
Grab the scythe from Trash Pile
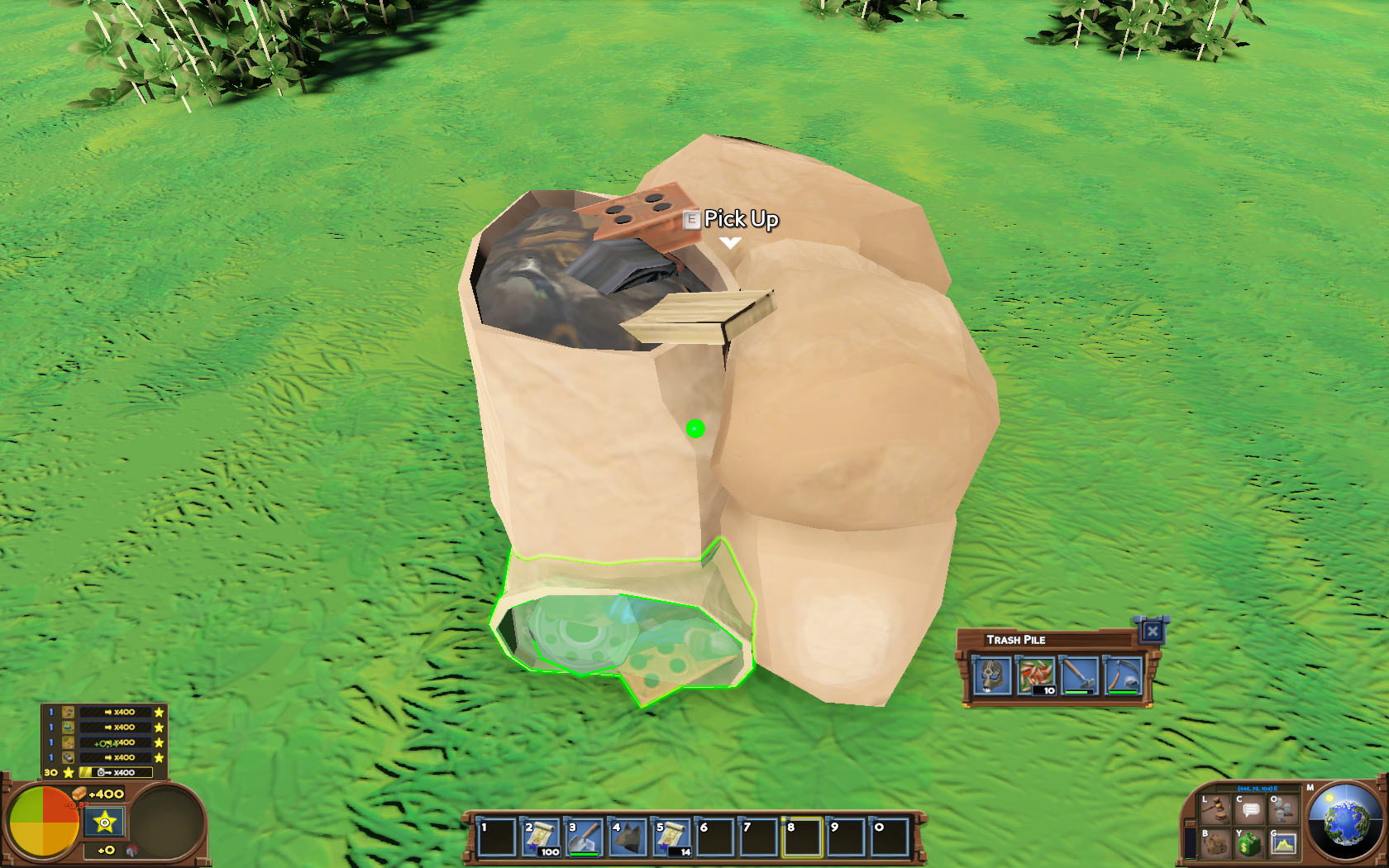point(1123,675)
